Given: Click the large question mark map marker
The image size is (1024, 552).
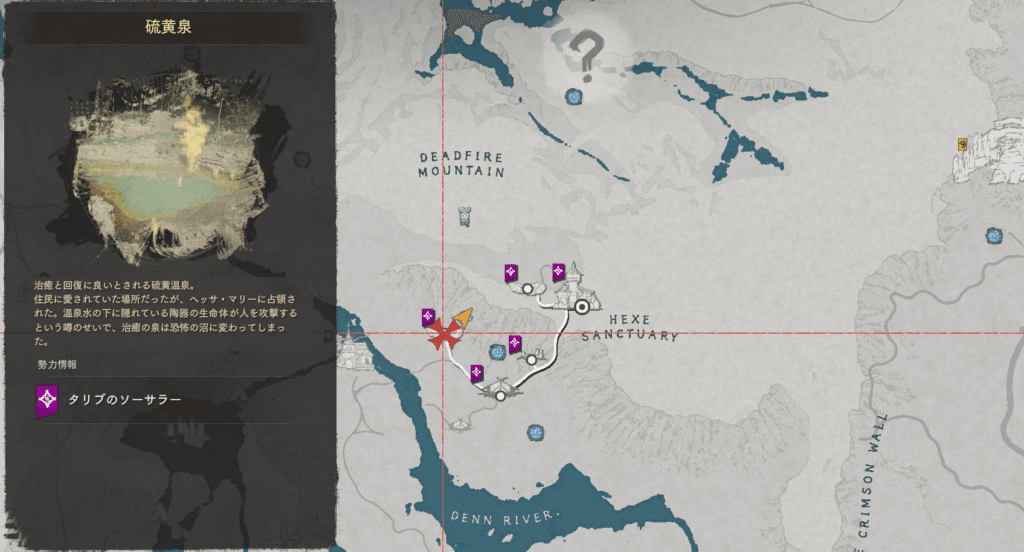Looking at the screenshot, I should pyautogui.click(x=588, y=53).
